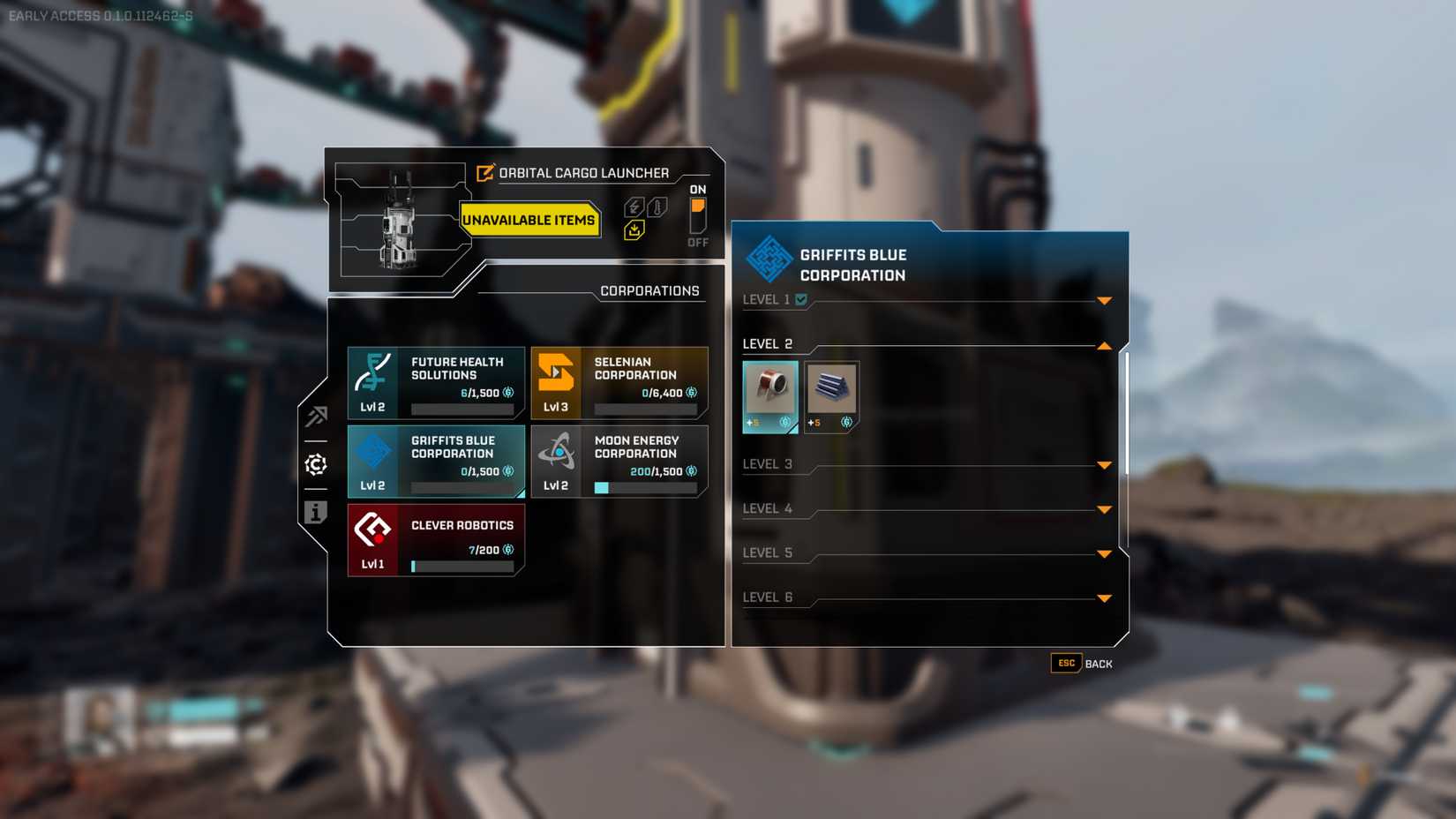Collapse the Level 2 rewards section
This screenshot has height=819, width=1456.
click(1105, 345)
